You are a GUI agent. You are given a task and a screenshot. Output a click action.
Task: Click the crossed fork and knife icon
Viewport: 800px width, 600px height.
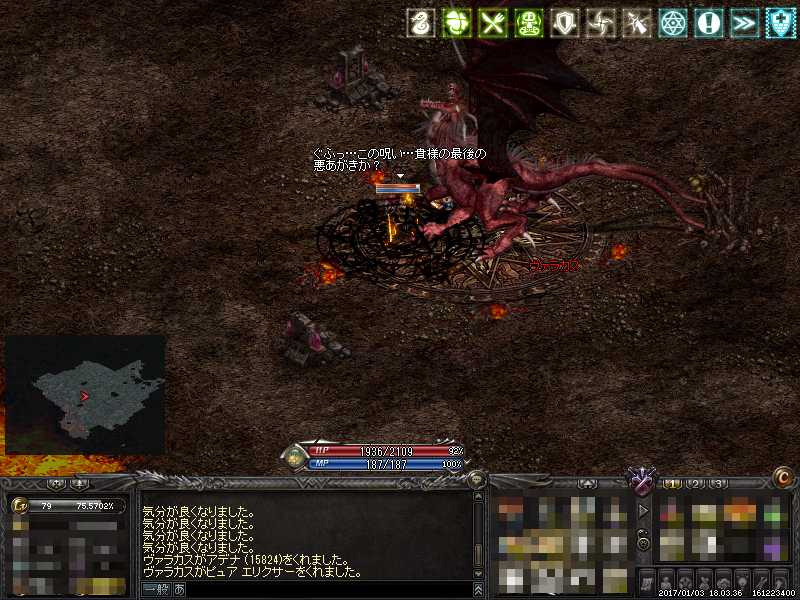tap(492, 22)
